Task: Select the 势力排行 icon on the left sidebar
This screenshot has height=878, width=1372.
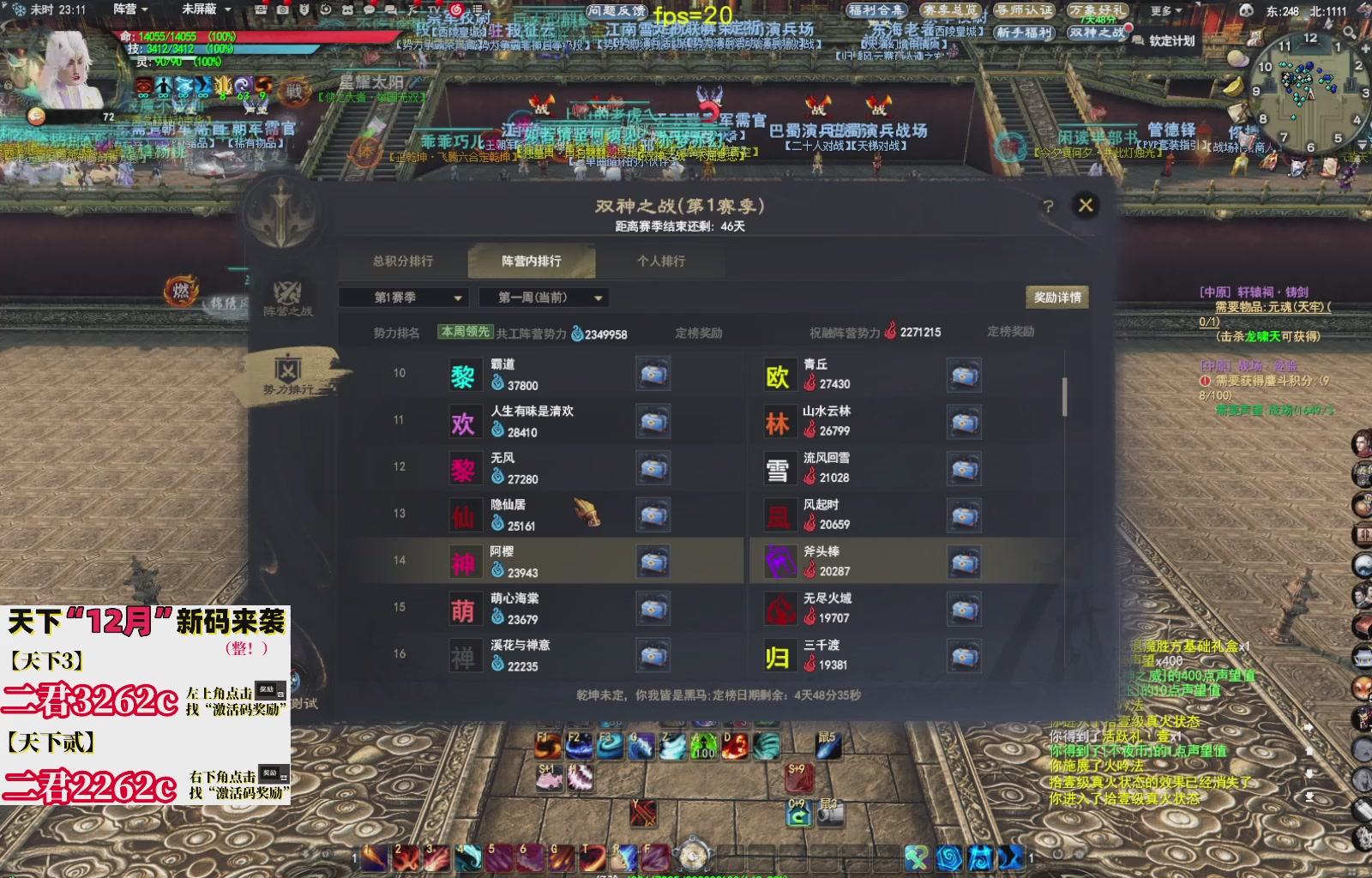Action: tap(288, 368)
